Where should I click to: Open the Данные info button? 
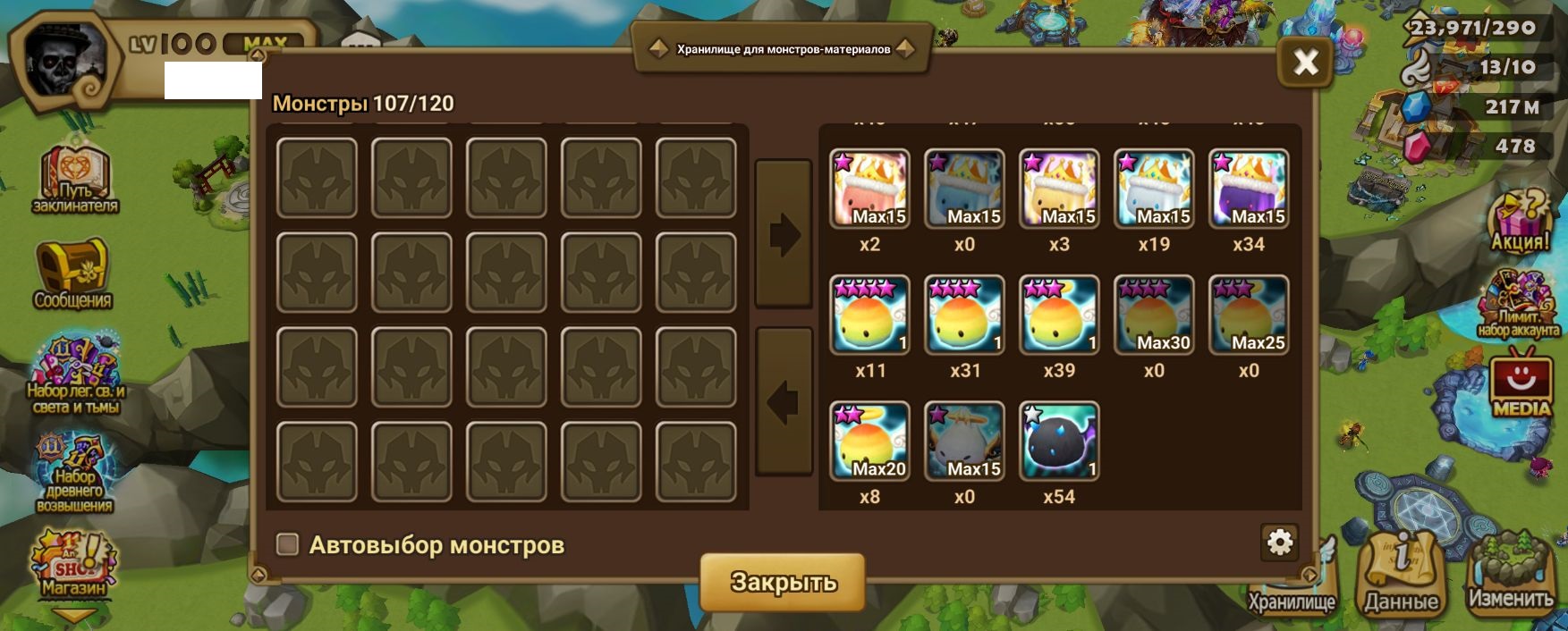[1401, 572]
